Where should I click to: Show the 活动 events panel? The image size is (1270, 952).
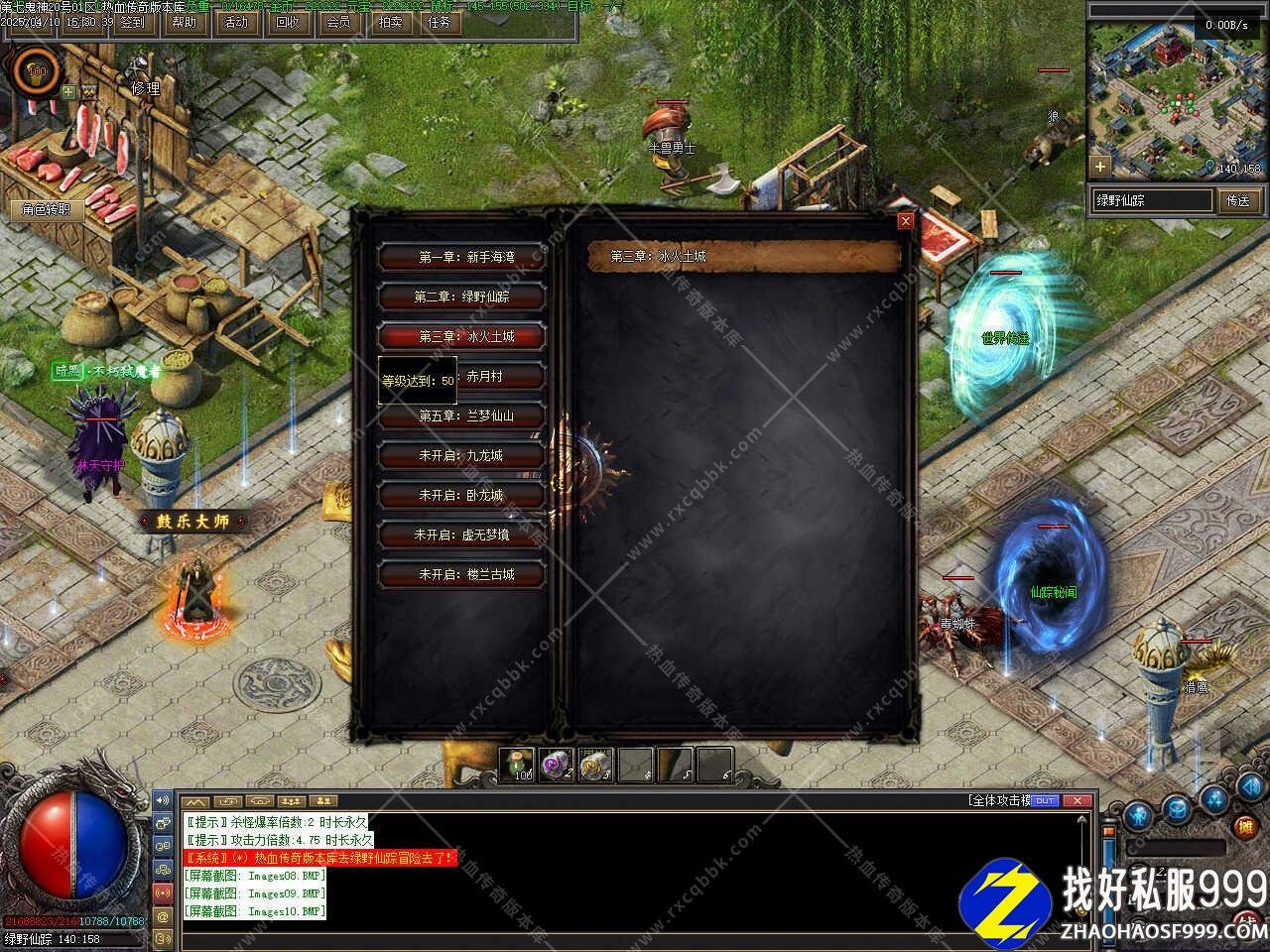tap(236, 22)
